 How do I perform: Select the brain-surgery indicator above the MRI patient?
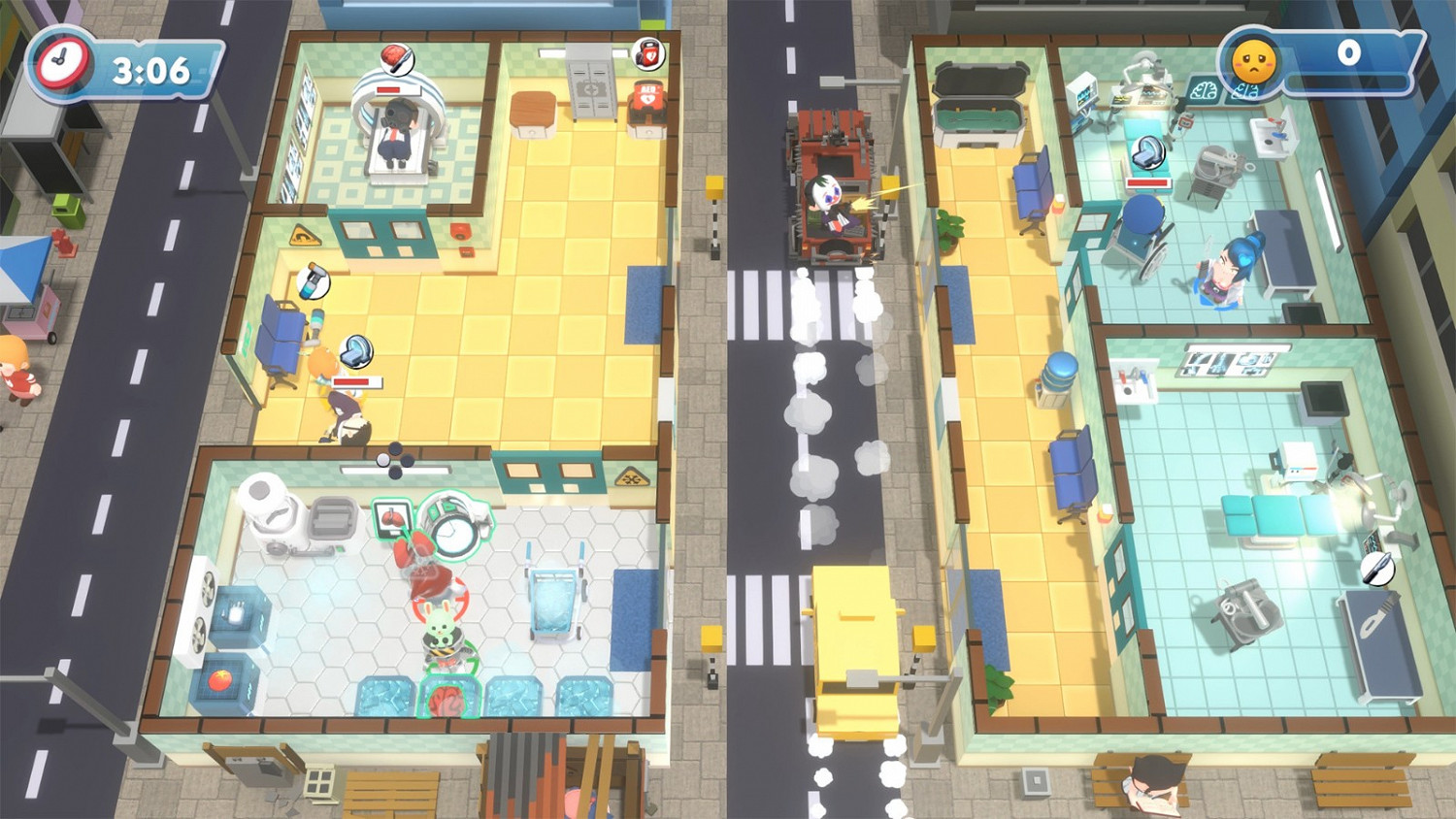396,56
